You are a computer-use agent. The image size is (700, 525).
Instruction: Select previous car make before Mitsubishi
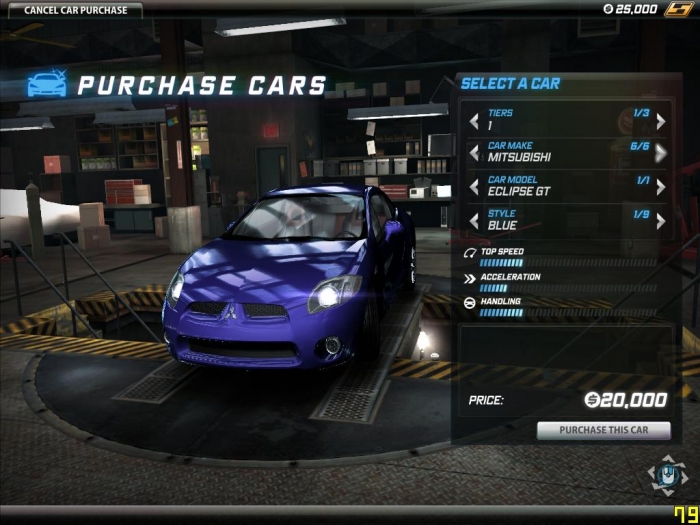[x=474, y=153]
